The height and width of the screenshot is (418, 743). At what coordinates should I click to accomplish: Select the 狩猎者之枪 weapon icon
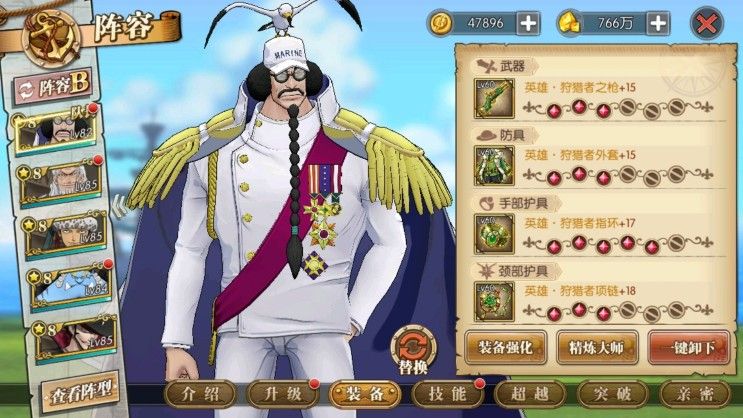point(494,98)
